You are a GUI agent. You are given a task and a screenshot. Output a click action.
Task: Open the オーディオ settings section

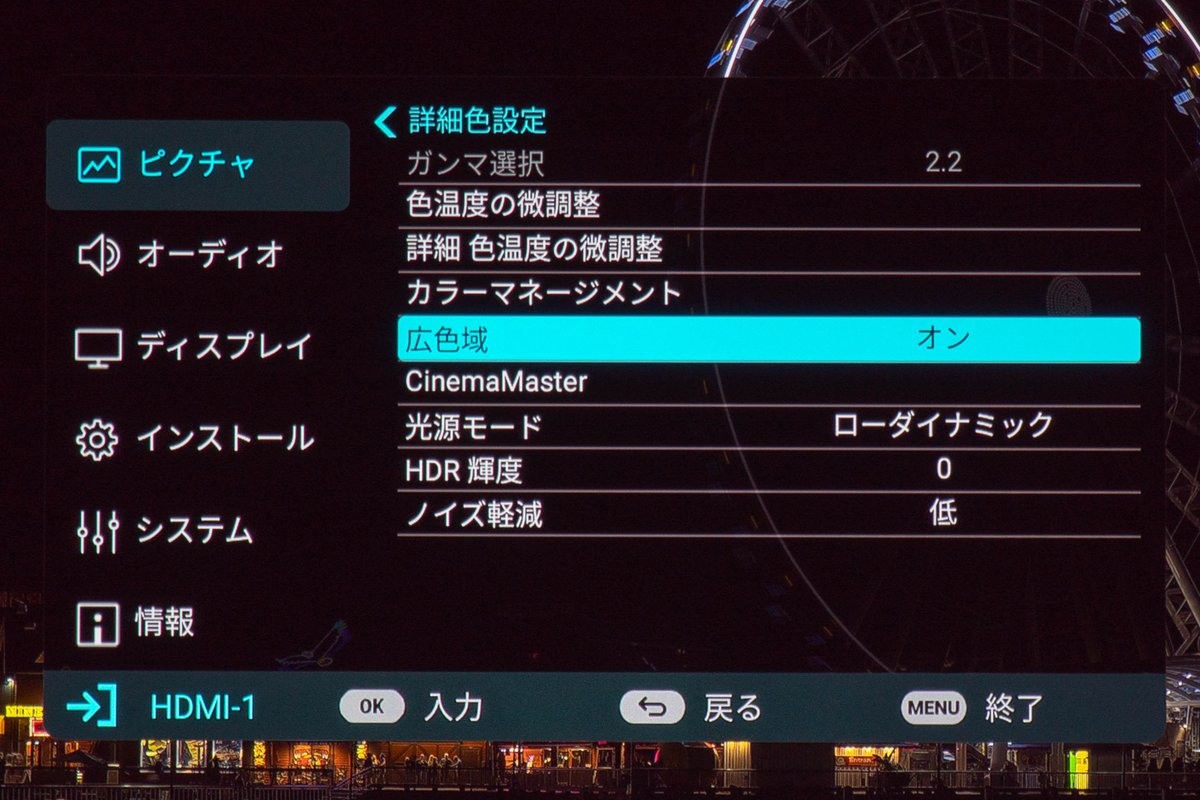pyautogui.click(x=197, y=256)
